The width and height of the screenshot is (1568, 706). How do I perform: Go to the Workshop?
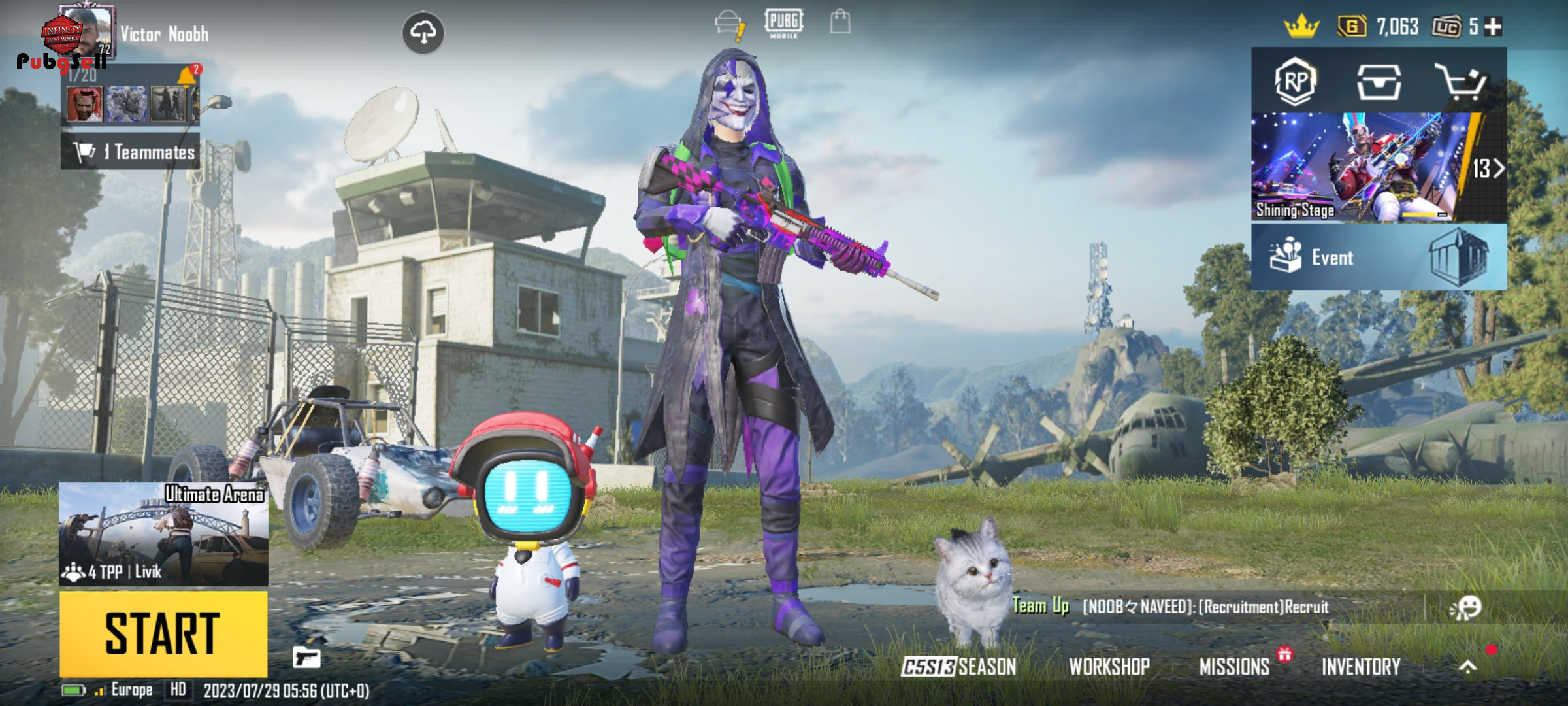pyautogui.click(x=1109, y=666)
